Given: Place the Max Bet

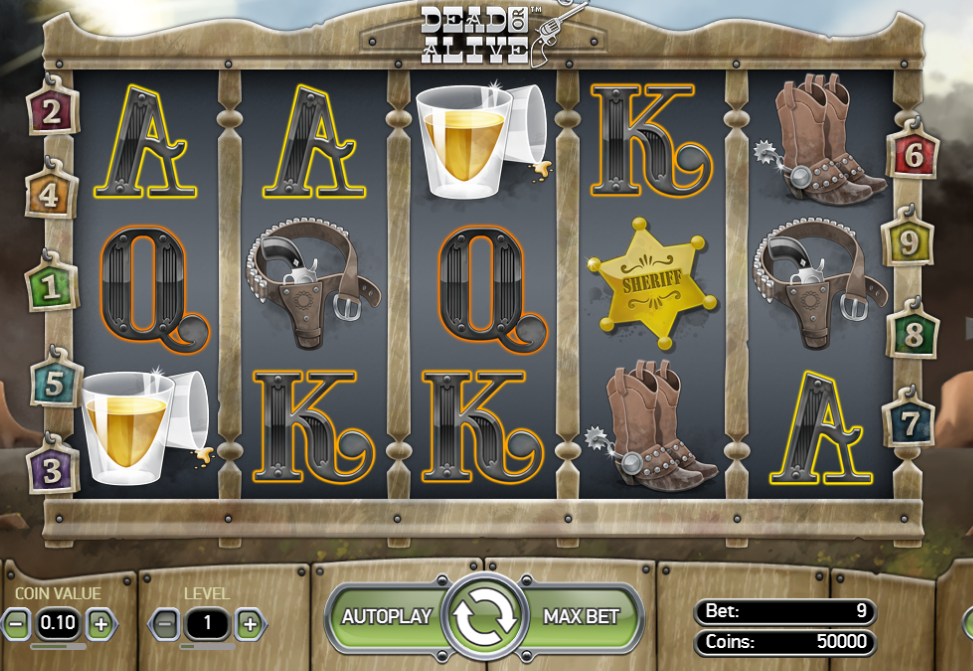Looking at the screenshot, I should point(582,617).
